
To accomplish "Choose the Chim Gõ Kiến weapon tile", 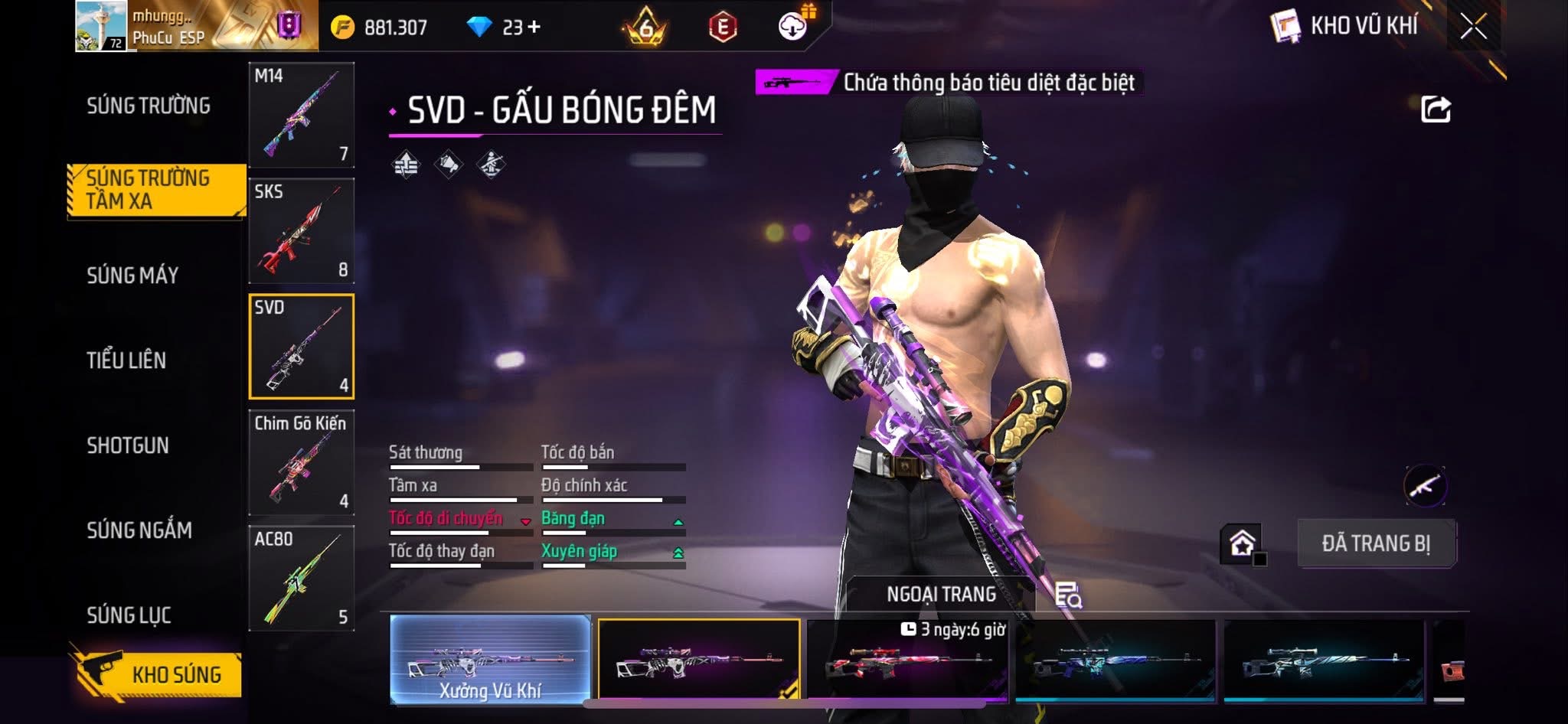I will click(302, 462).
